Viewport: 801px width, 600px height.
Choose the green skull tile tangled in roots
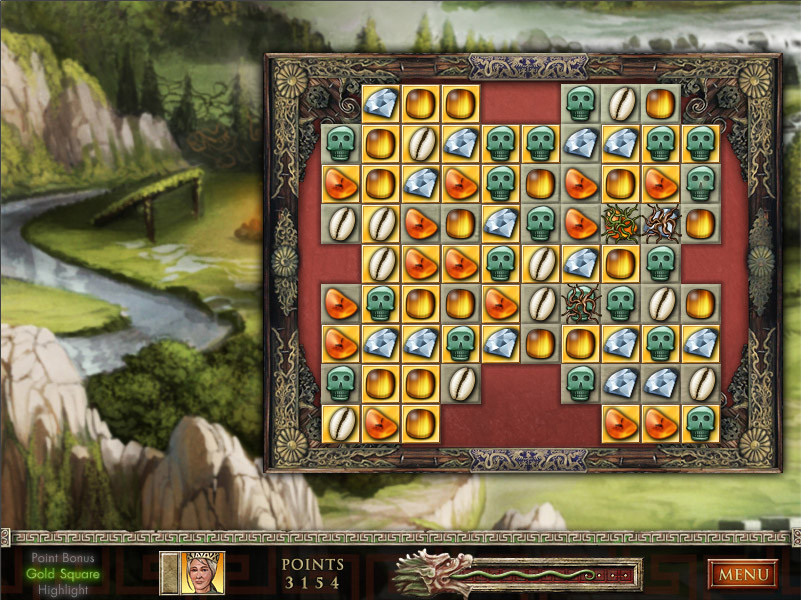pyautogui.click(x=580, y=302)
